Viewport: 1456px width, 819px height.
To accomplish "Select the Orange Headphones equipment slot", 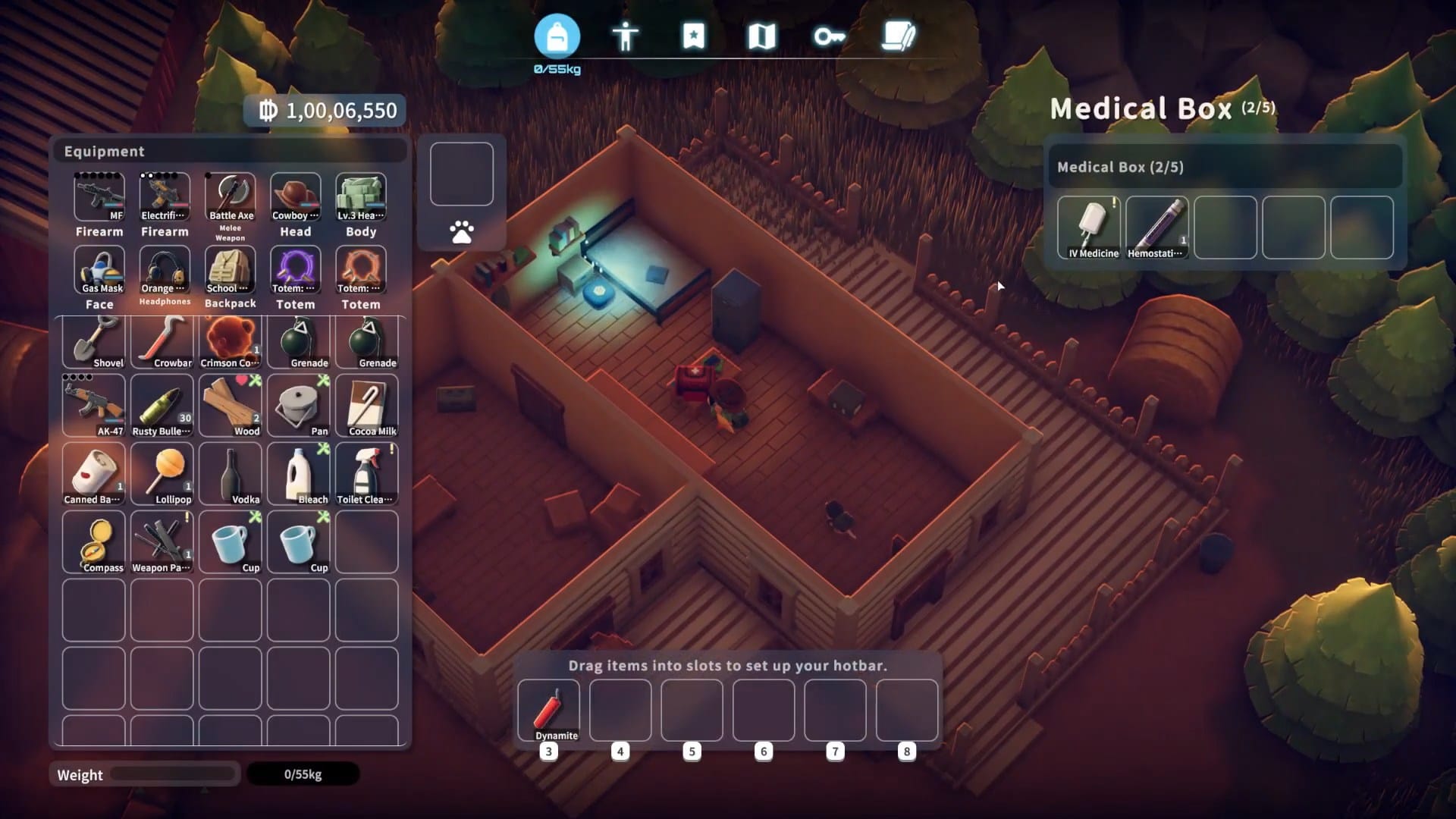I will [x=165, y=270].
